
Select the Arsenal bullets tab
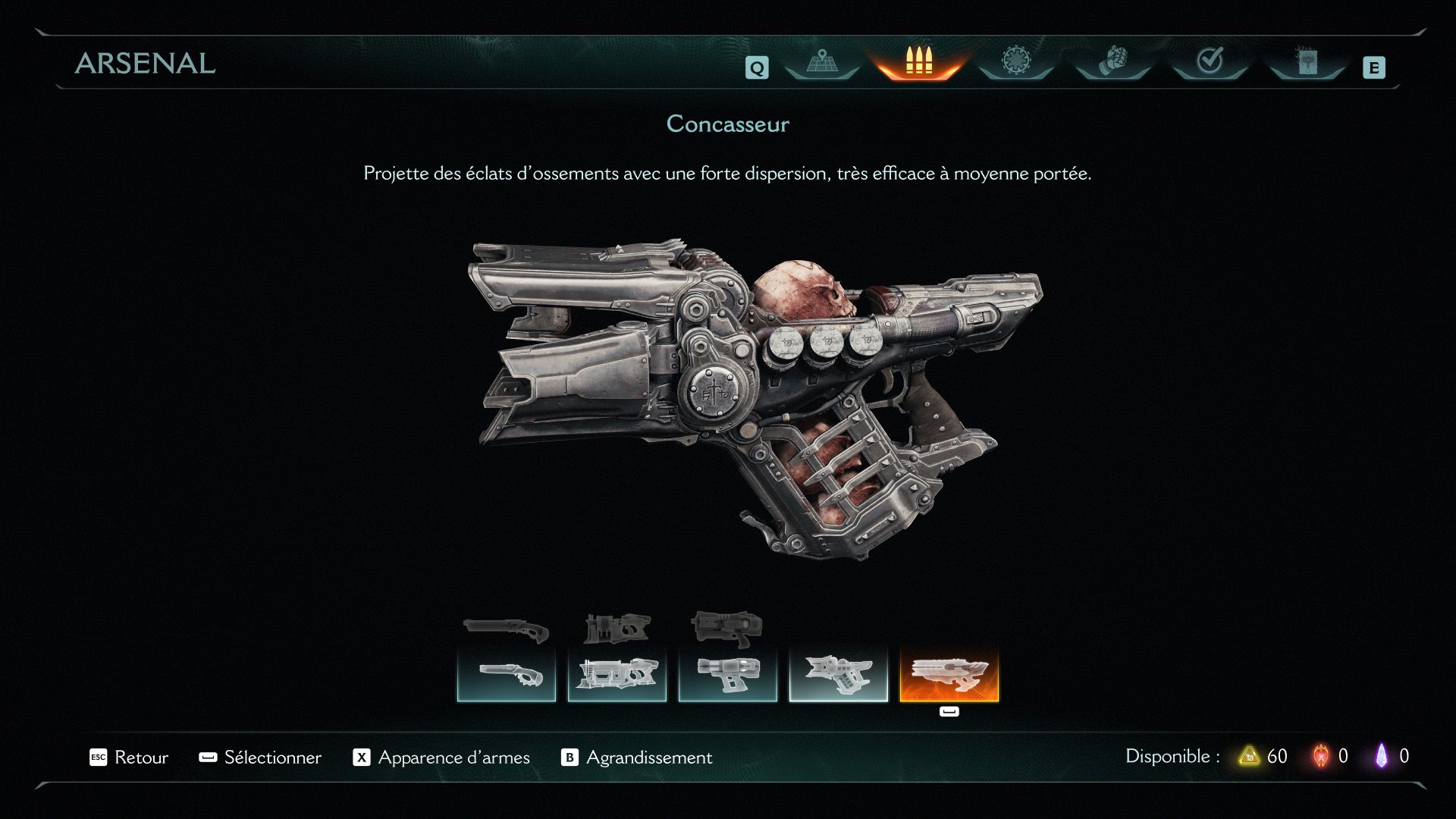pos(918,61)
